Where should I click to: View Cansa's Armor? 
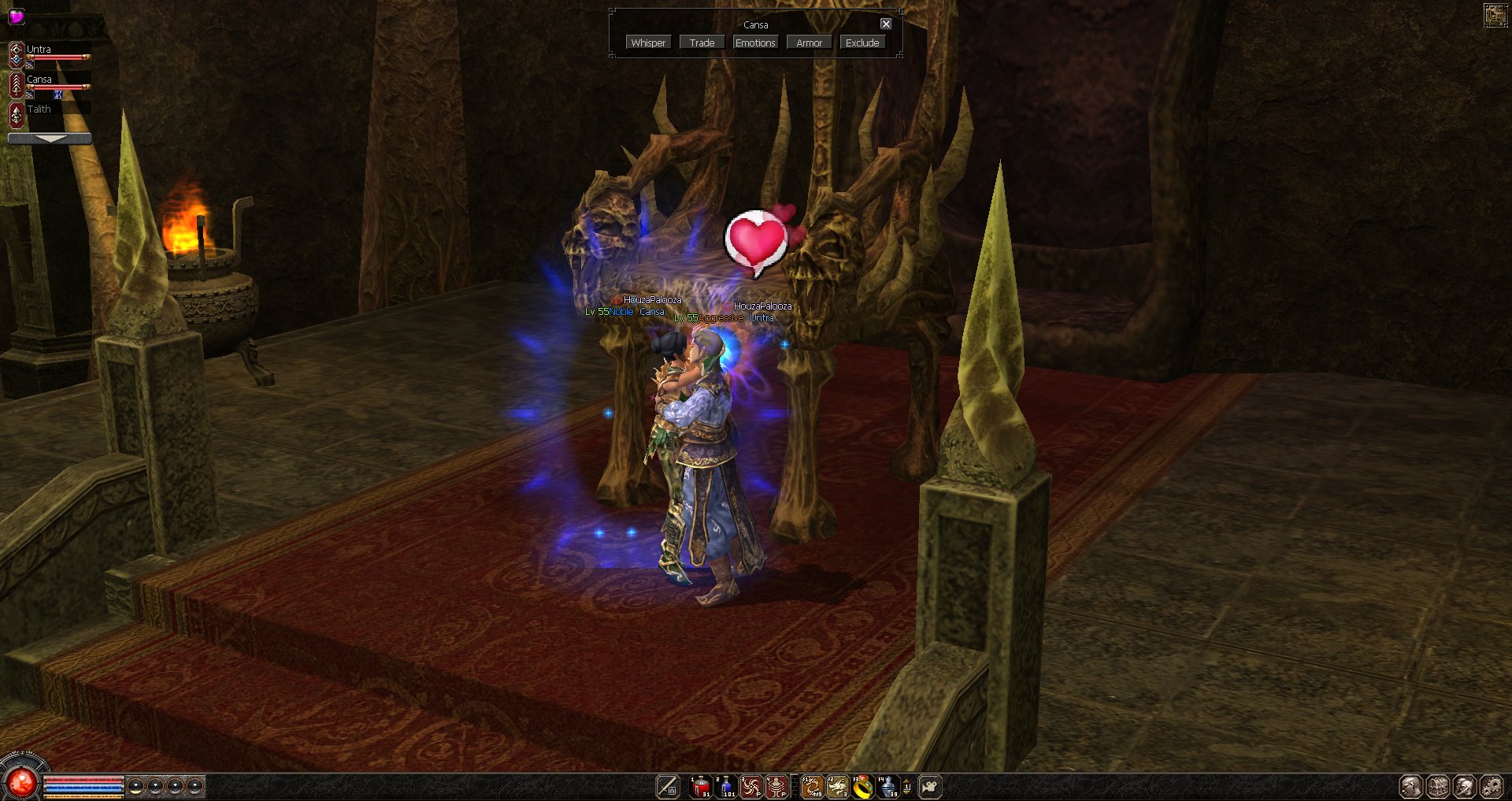pyautogui.click(x=809, y=43)
